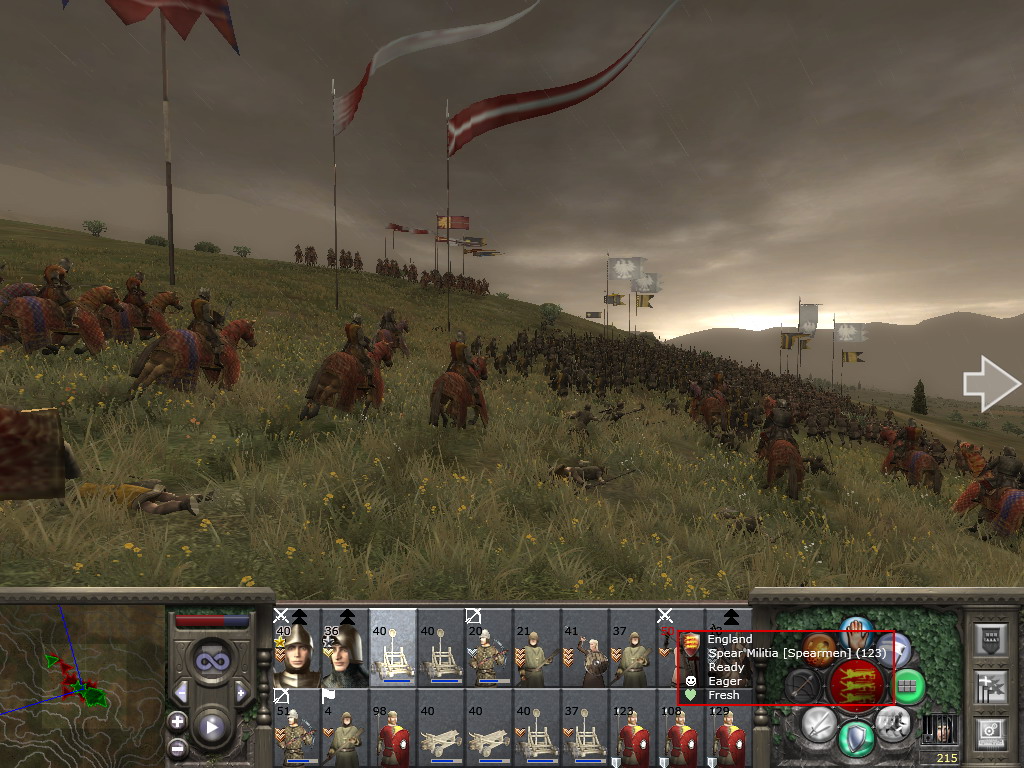The image size is (1024, 768).
Task: Activate the halt hand command button
Action: coord(856,632)
